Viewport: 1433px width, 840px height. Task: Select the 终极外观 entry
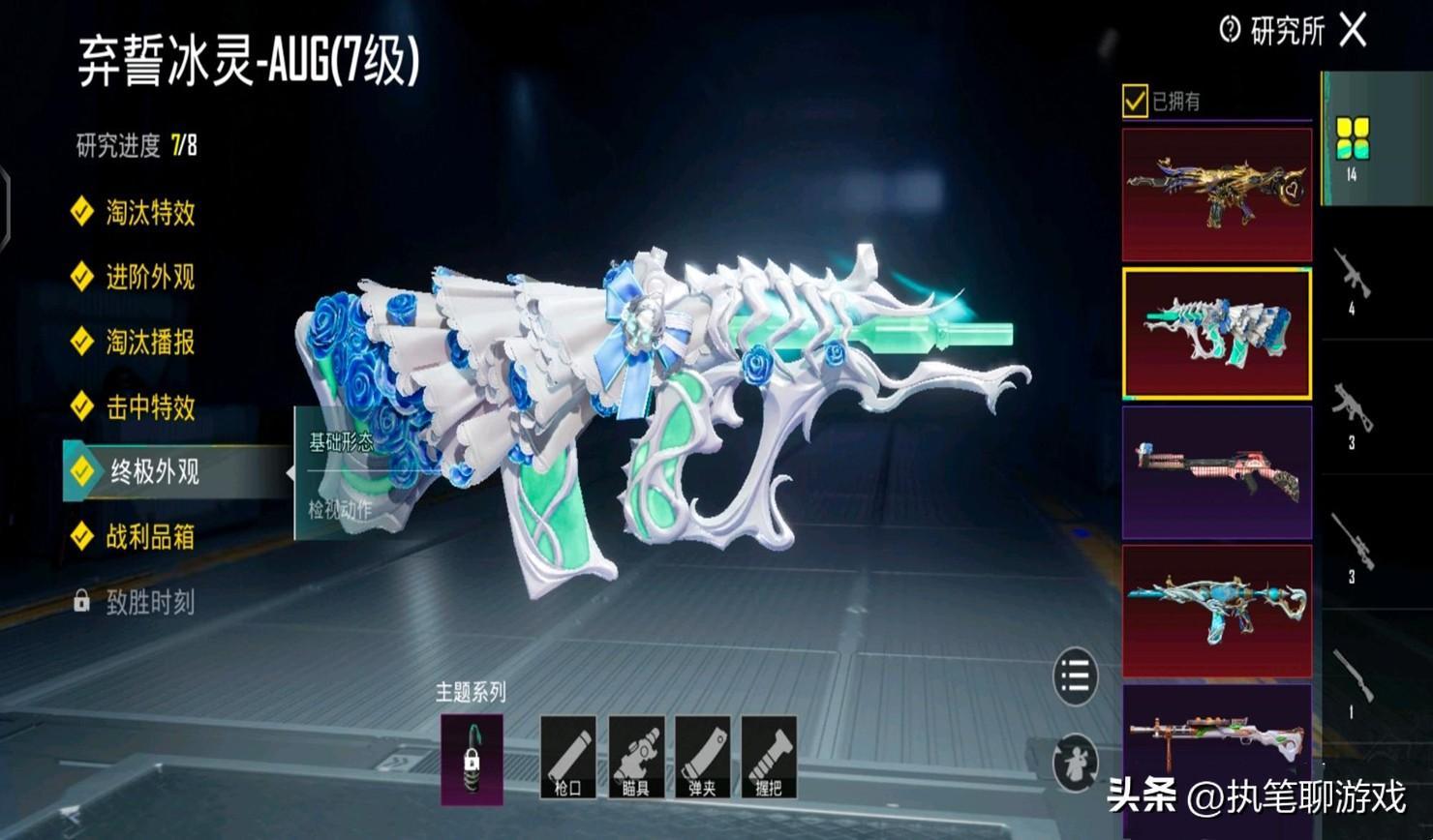[155, 471]
